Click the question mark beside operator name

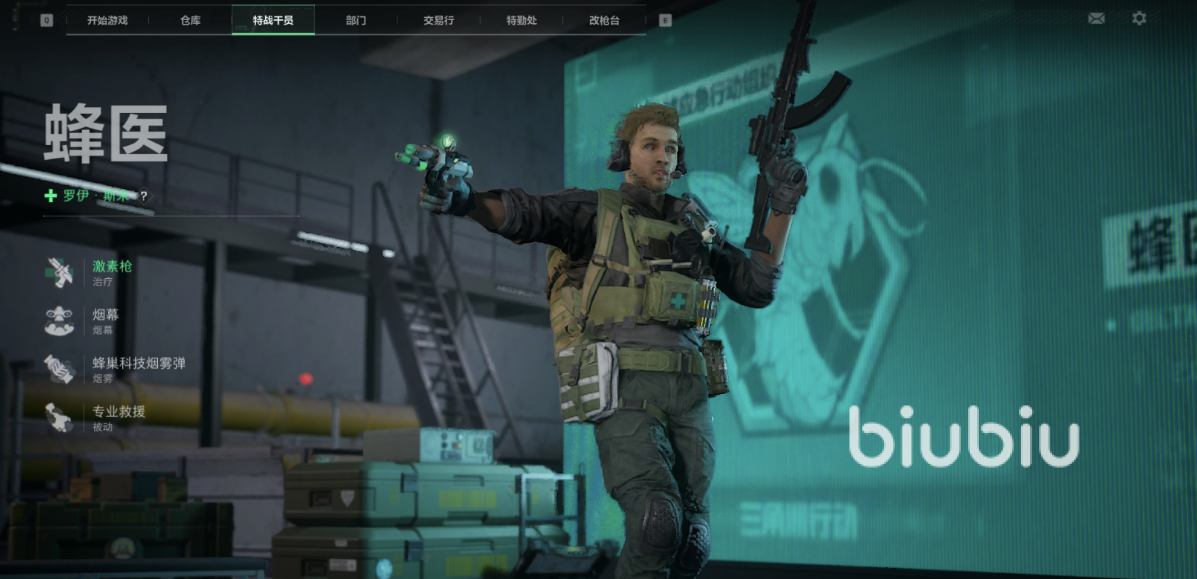click(144, 196)
